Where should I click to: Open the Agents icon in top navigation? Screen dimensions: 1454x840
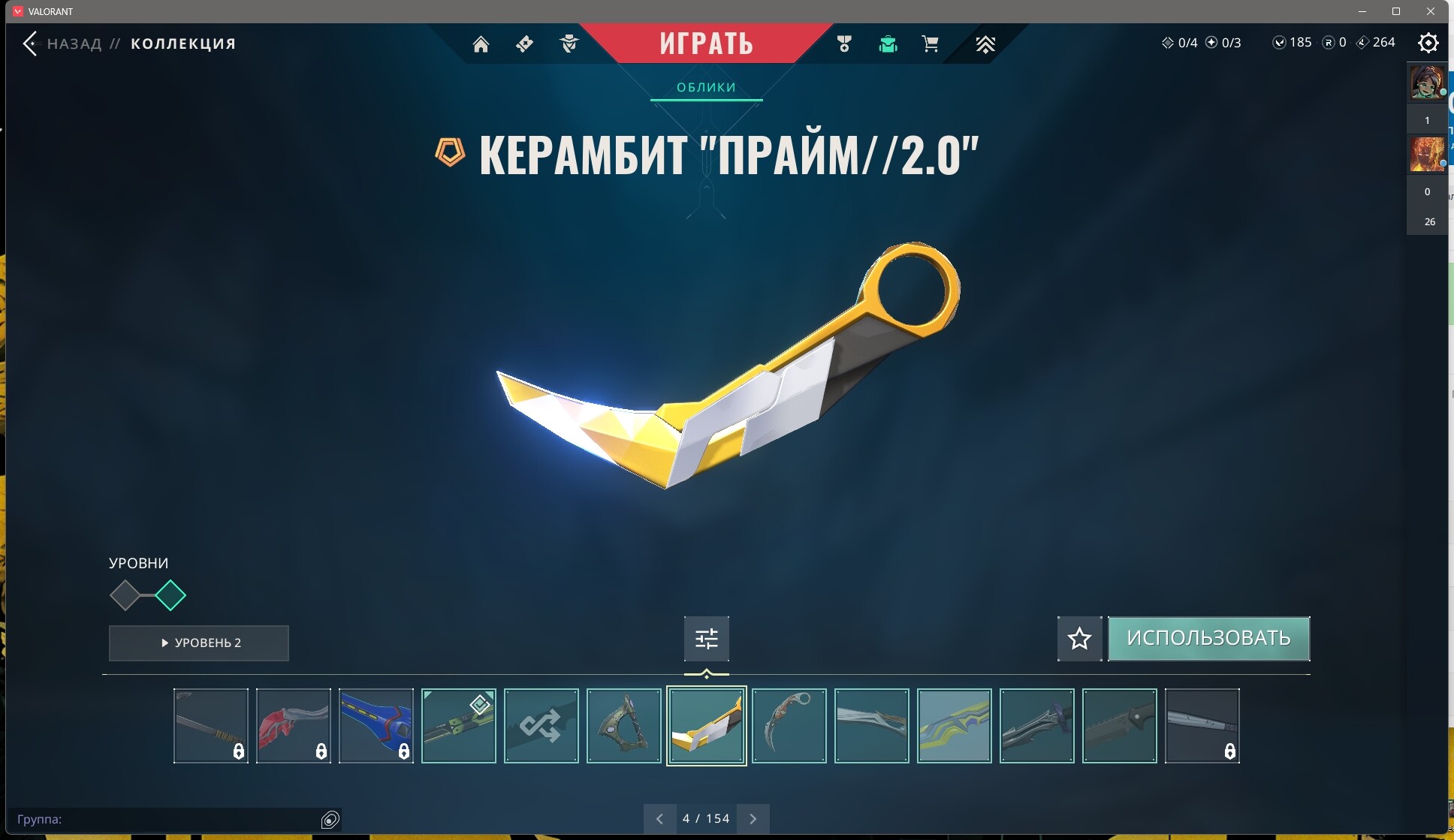(569, 44)
